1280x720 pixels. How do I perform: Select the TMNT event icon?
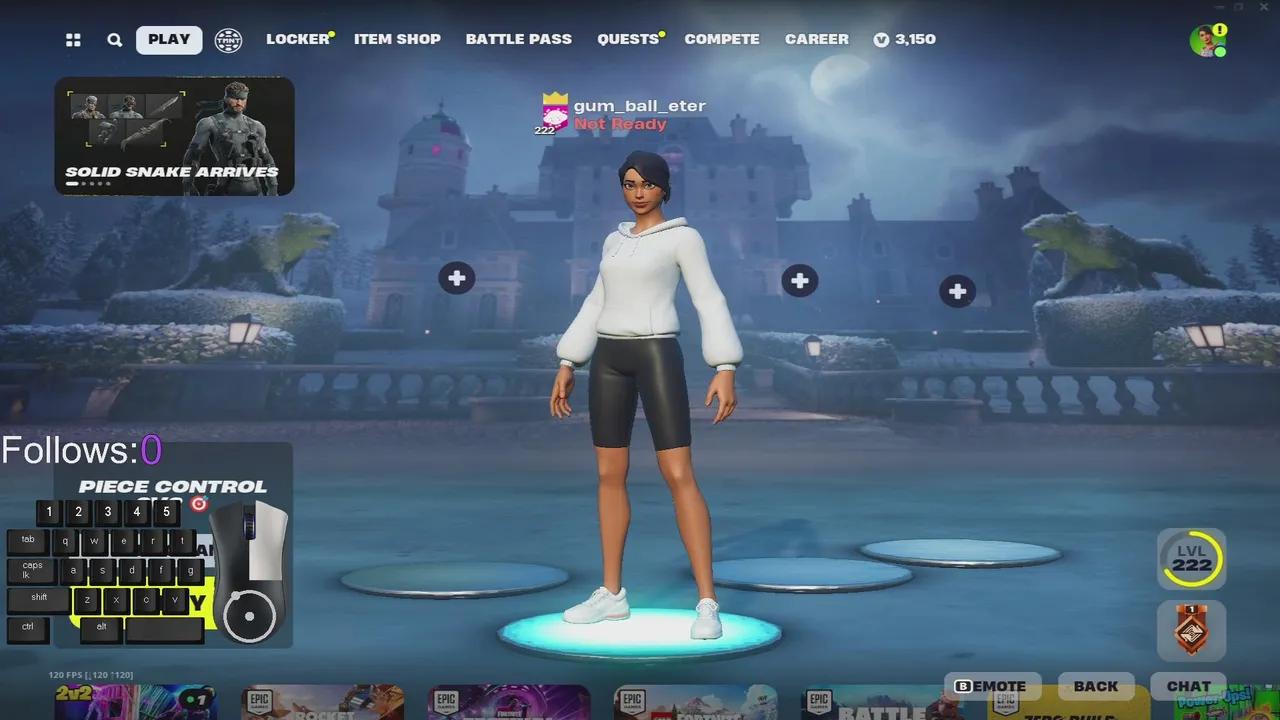tap(228, 39)
